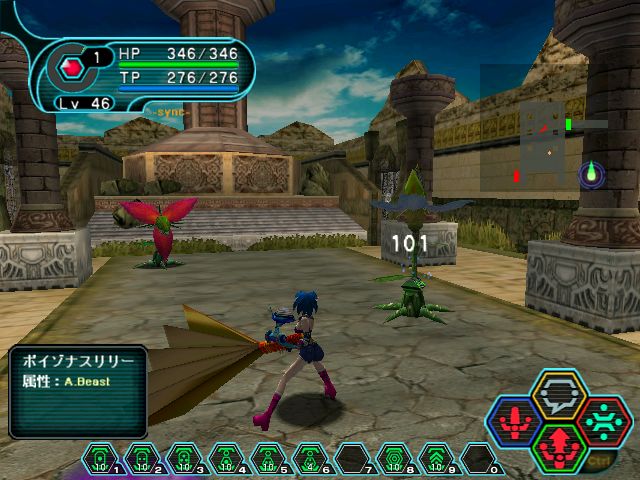Choose hotbar slot number 5
This screenshot has height=480, width=640.
(268, 460)
